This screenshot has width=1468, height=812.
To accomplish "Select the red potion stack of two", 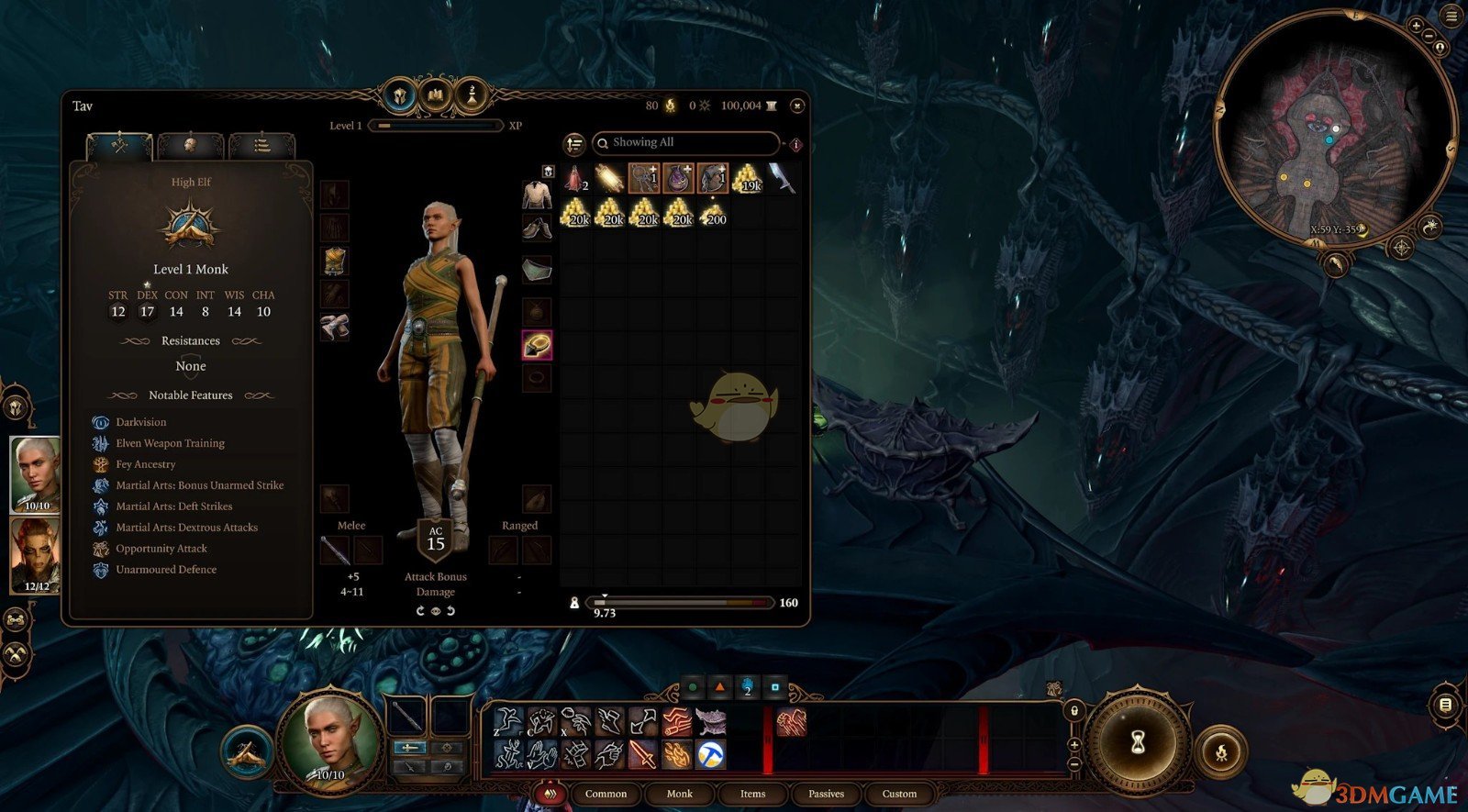I will coord(575,178).
